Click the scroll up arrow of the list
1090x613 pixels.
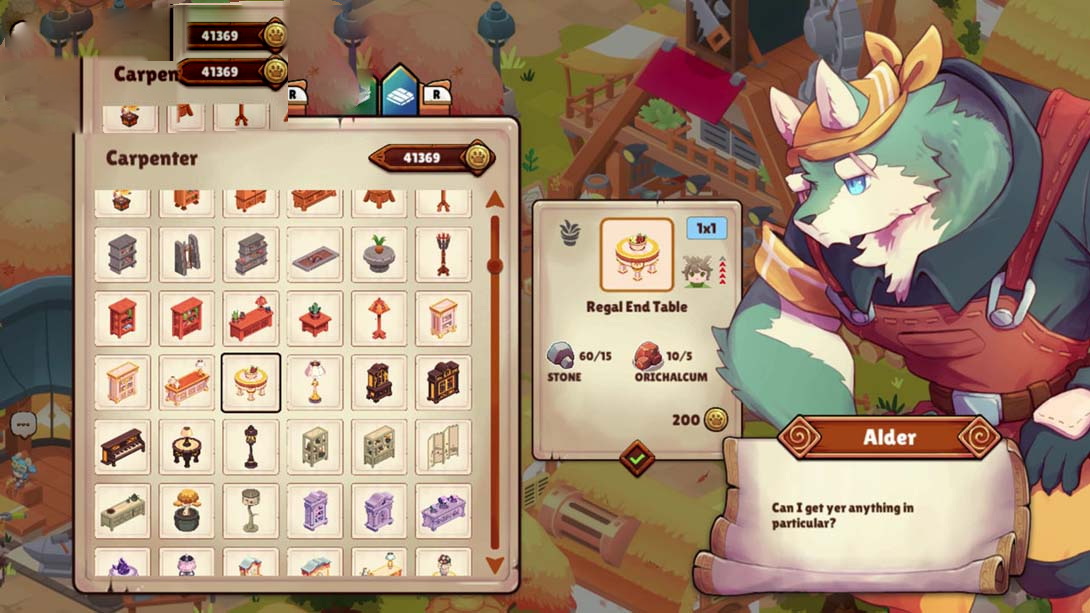(494, 200)
